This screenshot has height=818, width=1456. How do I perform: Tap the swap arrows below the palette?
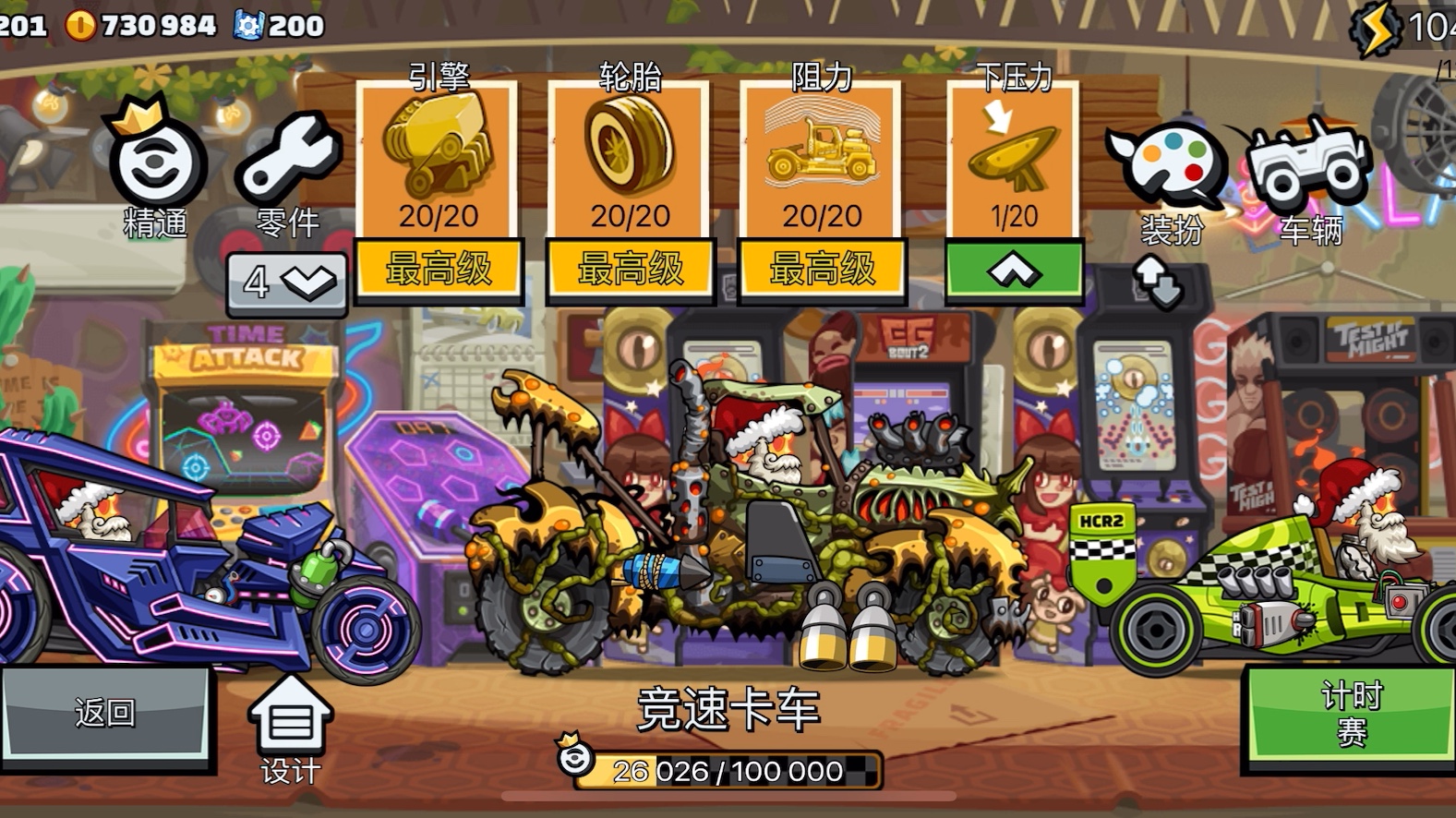coord(1159,282)
